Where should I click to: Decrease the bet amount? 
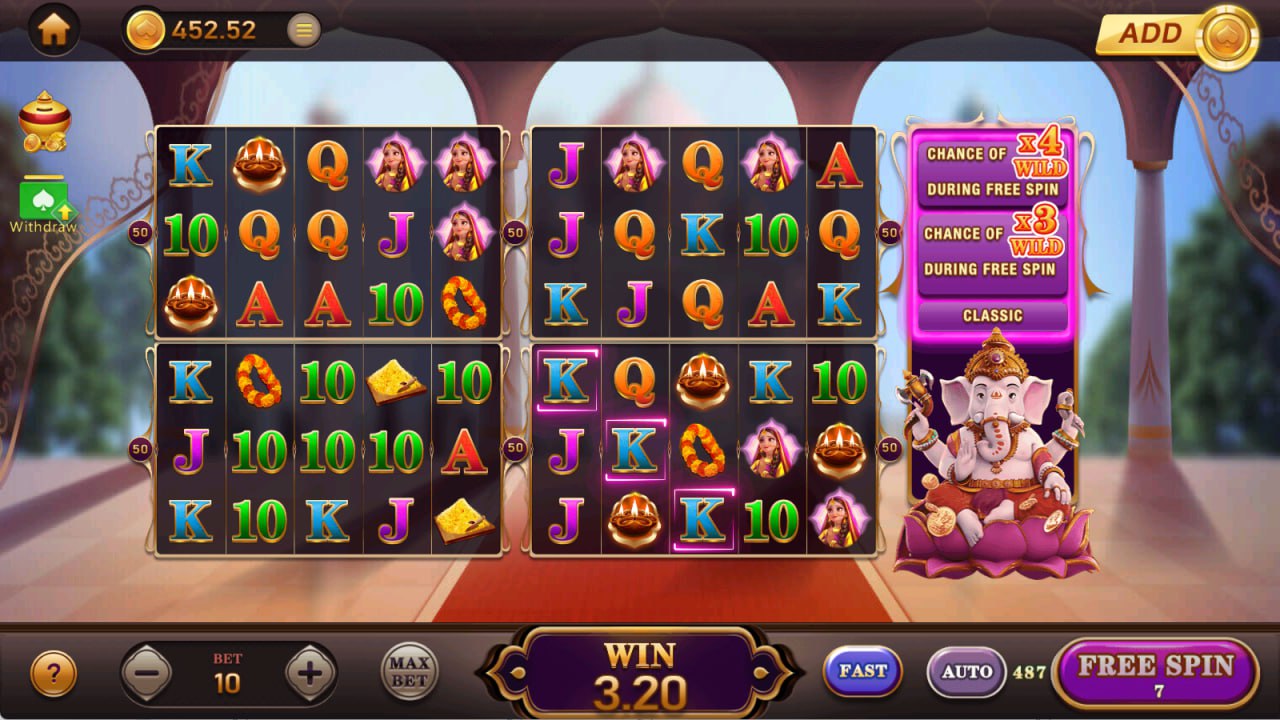(x=146, y=674)
